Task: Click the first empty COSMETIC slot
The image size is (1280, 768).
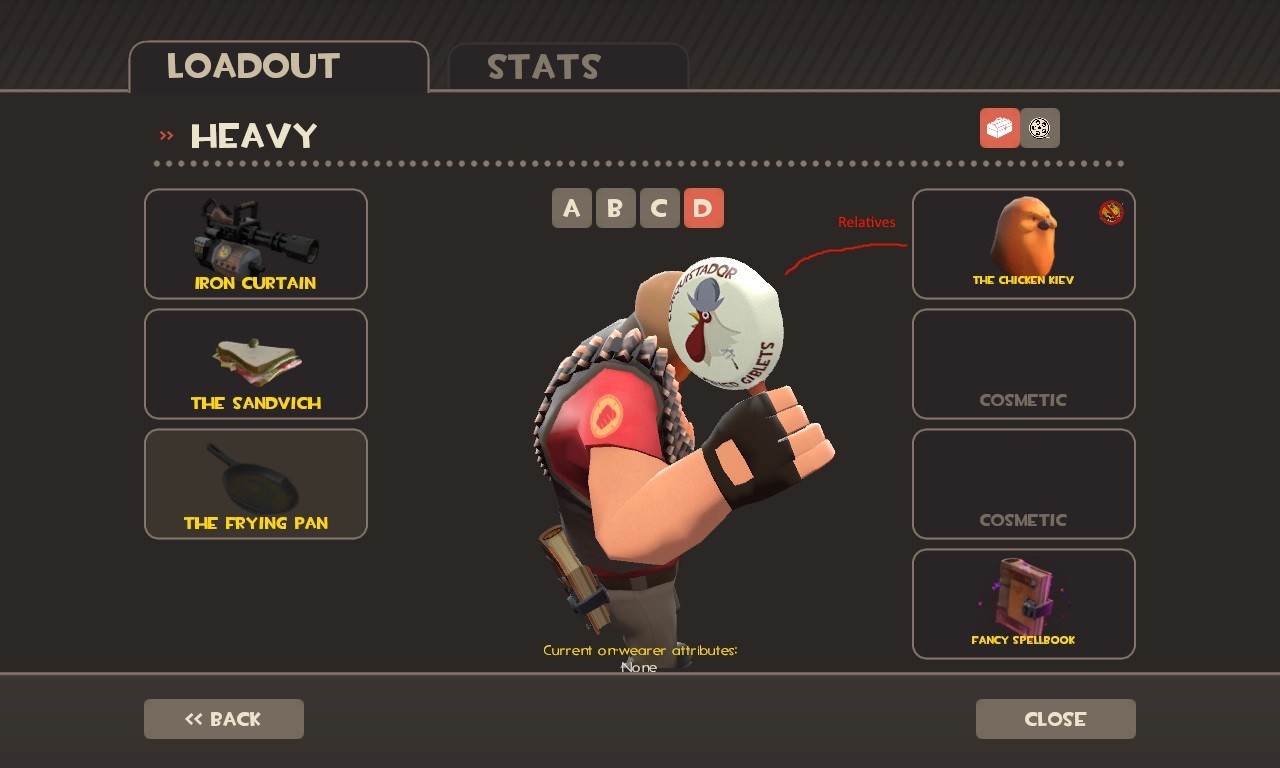Action: pyautogui.click(x=1023, y=363)
